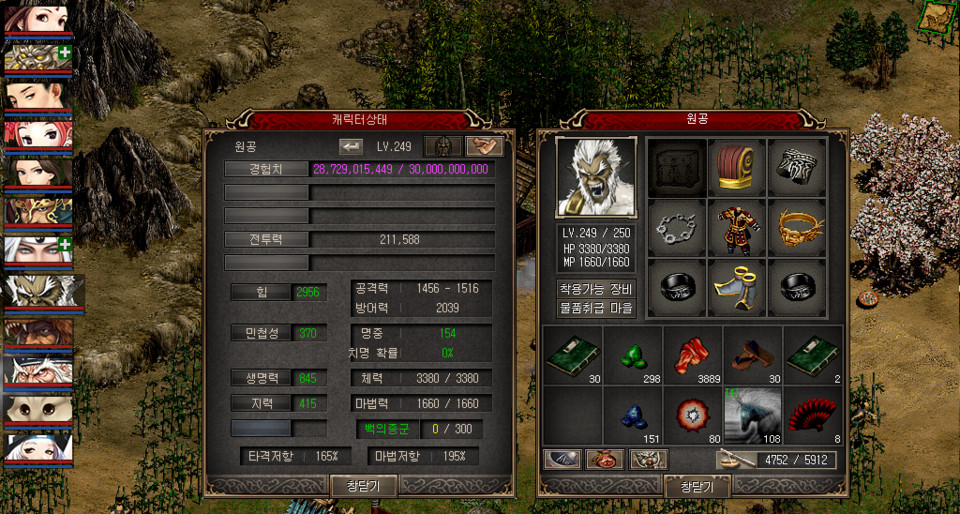Image resolution: width=960 pixels, height=514 pixels.
Task: Select the golden belt equipment slot
Action: click(x=797, y=228)
